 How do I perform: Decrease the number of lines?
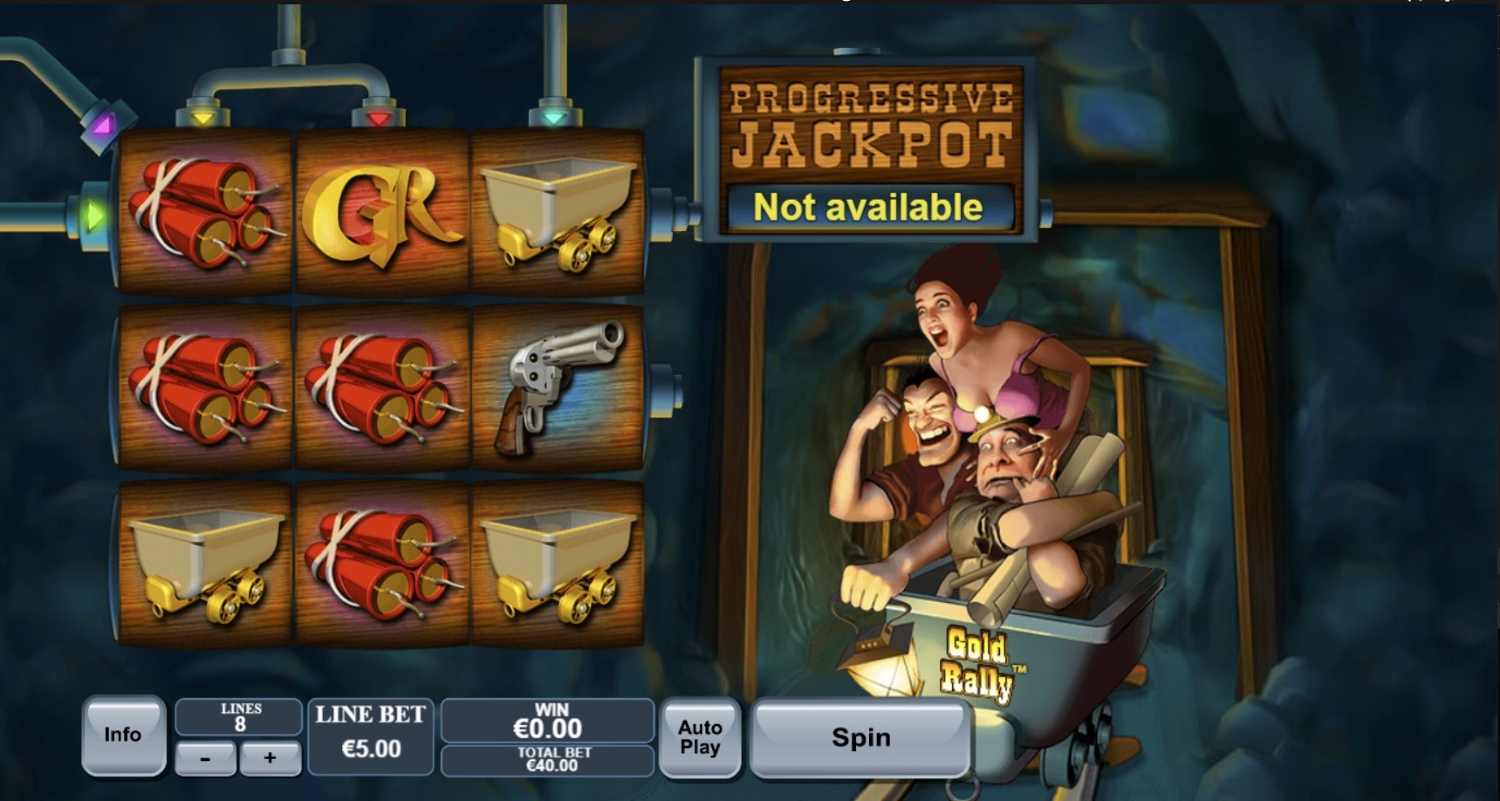click(205, 758)
